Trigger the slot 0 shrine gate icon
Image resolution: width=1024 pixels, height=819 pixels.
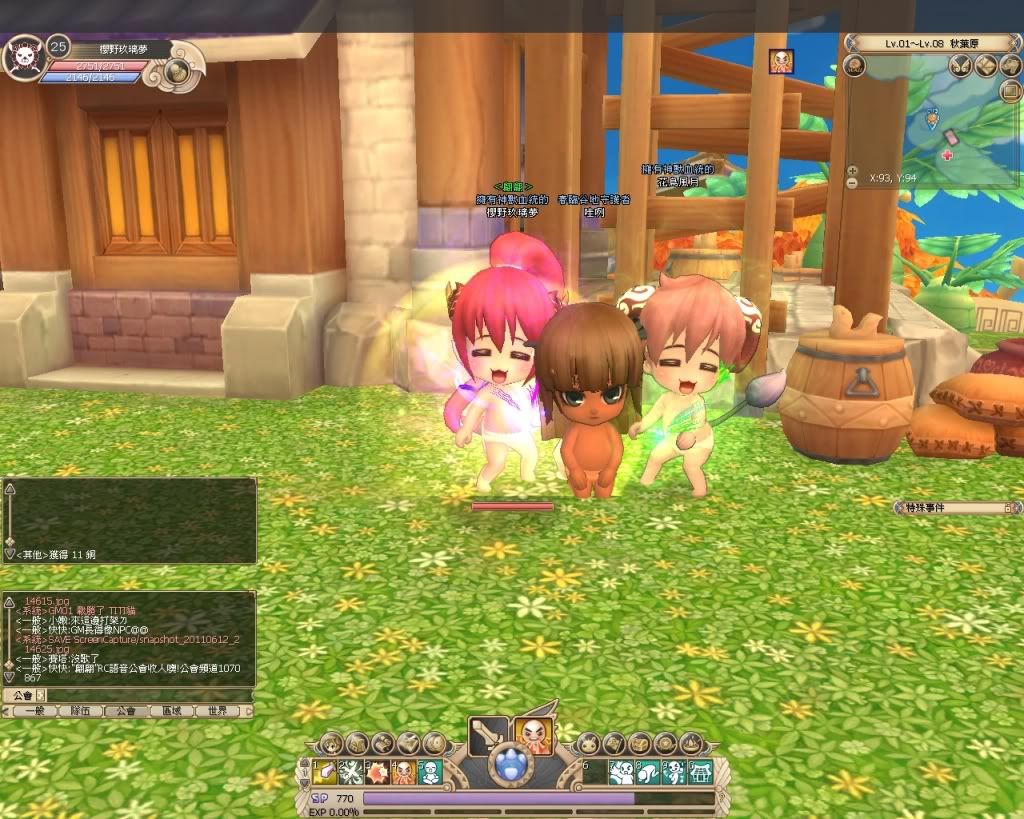click(x=699, y=771)
